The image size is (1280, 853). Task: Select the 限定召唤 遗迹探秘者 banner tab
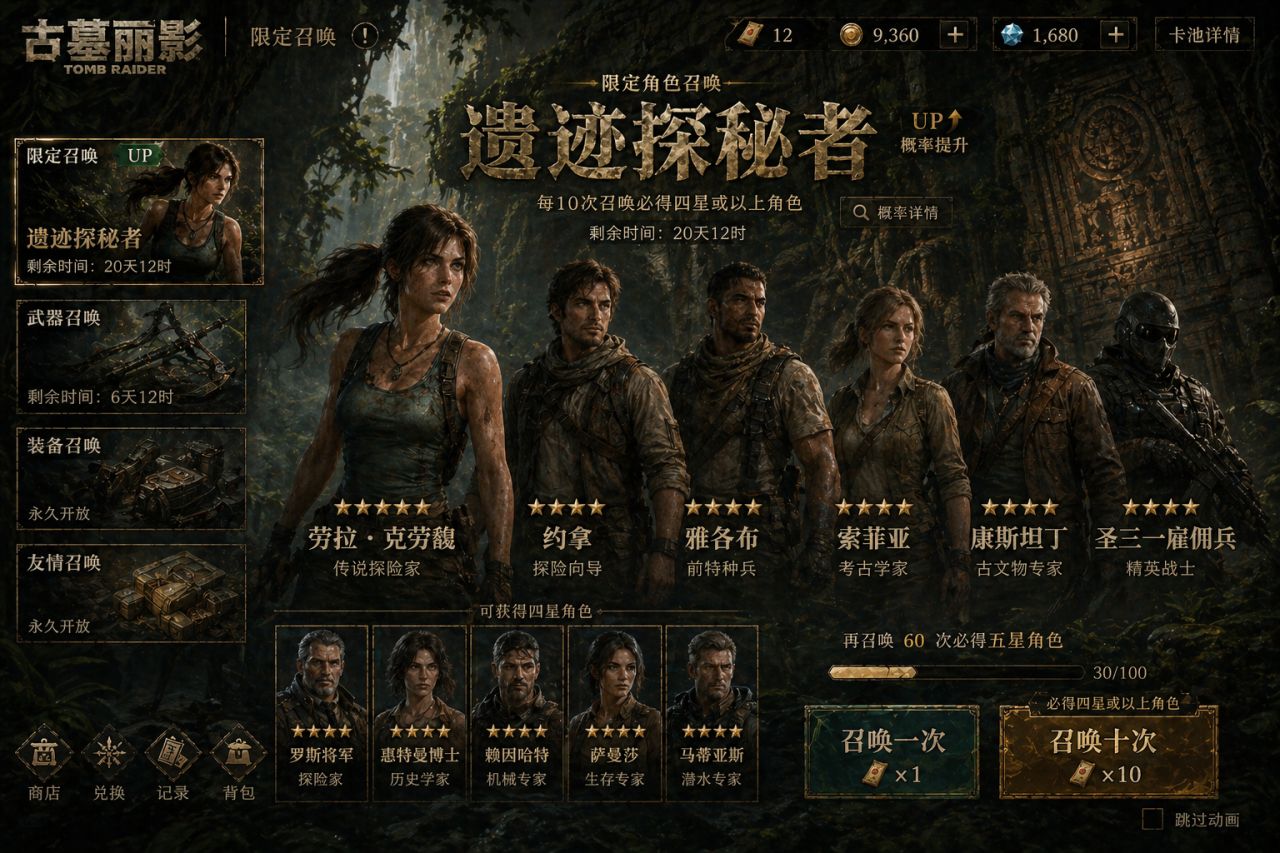tap(139, 211)
